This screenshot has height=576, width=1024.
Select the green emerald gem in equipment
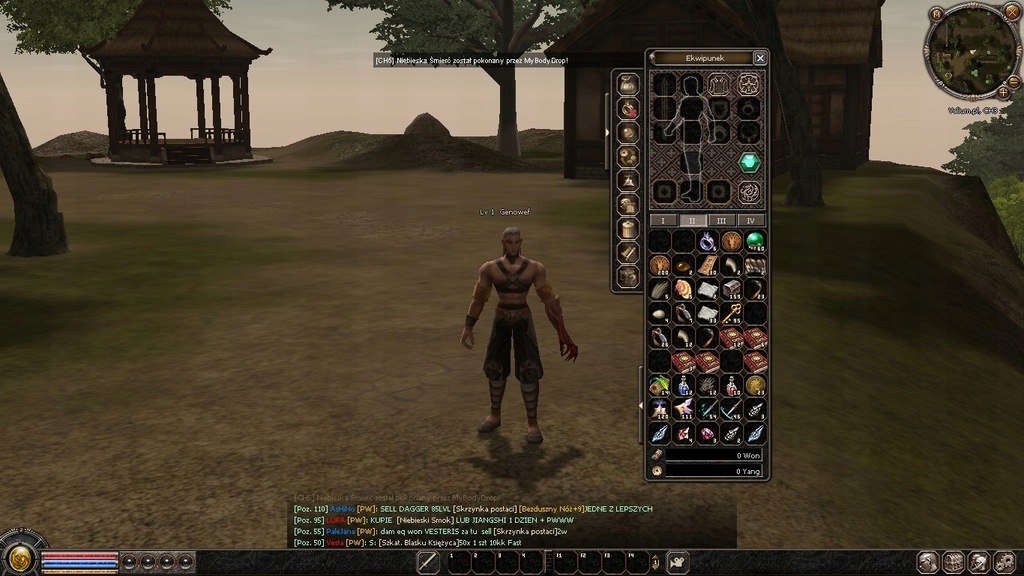tap(749, 162)
